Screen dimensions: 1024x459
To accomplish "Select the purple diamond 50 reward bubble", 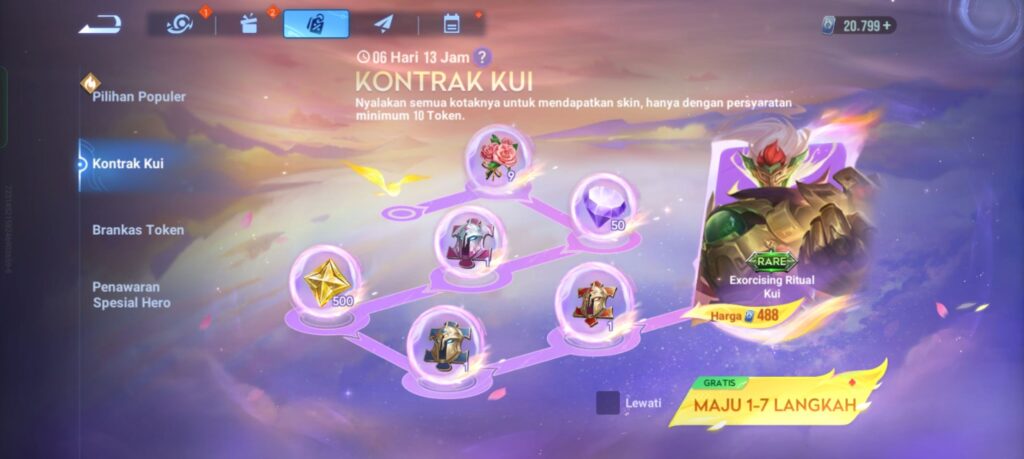I will coord(602,206).
